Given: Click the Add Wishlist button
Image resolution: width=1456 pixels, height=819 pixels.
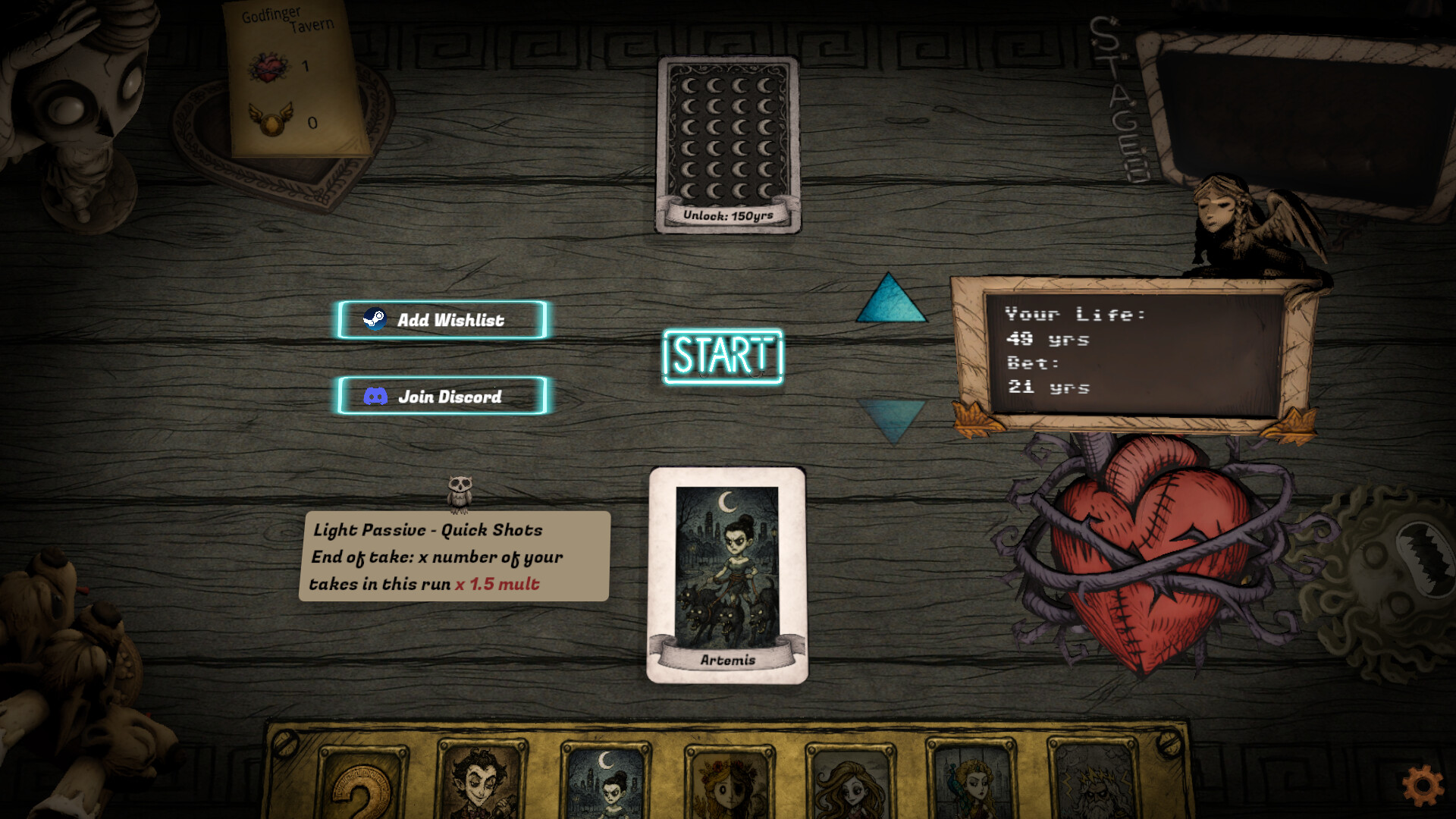Looking at the screenshot, I should (x=442, y=319).
